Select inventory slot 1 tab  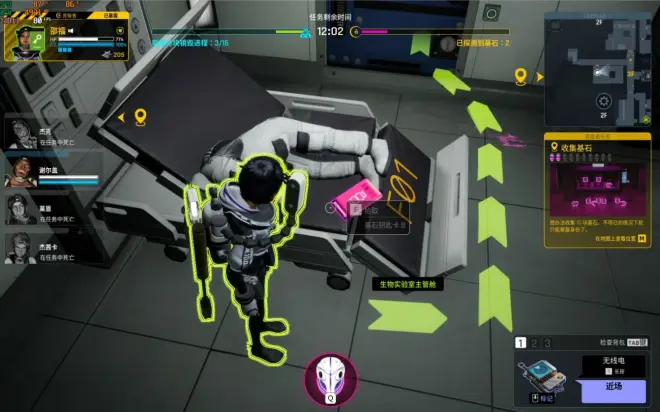[520, 343]
